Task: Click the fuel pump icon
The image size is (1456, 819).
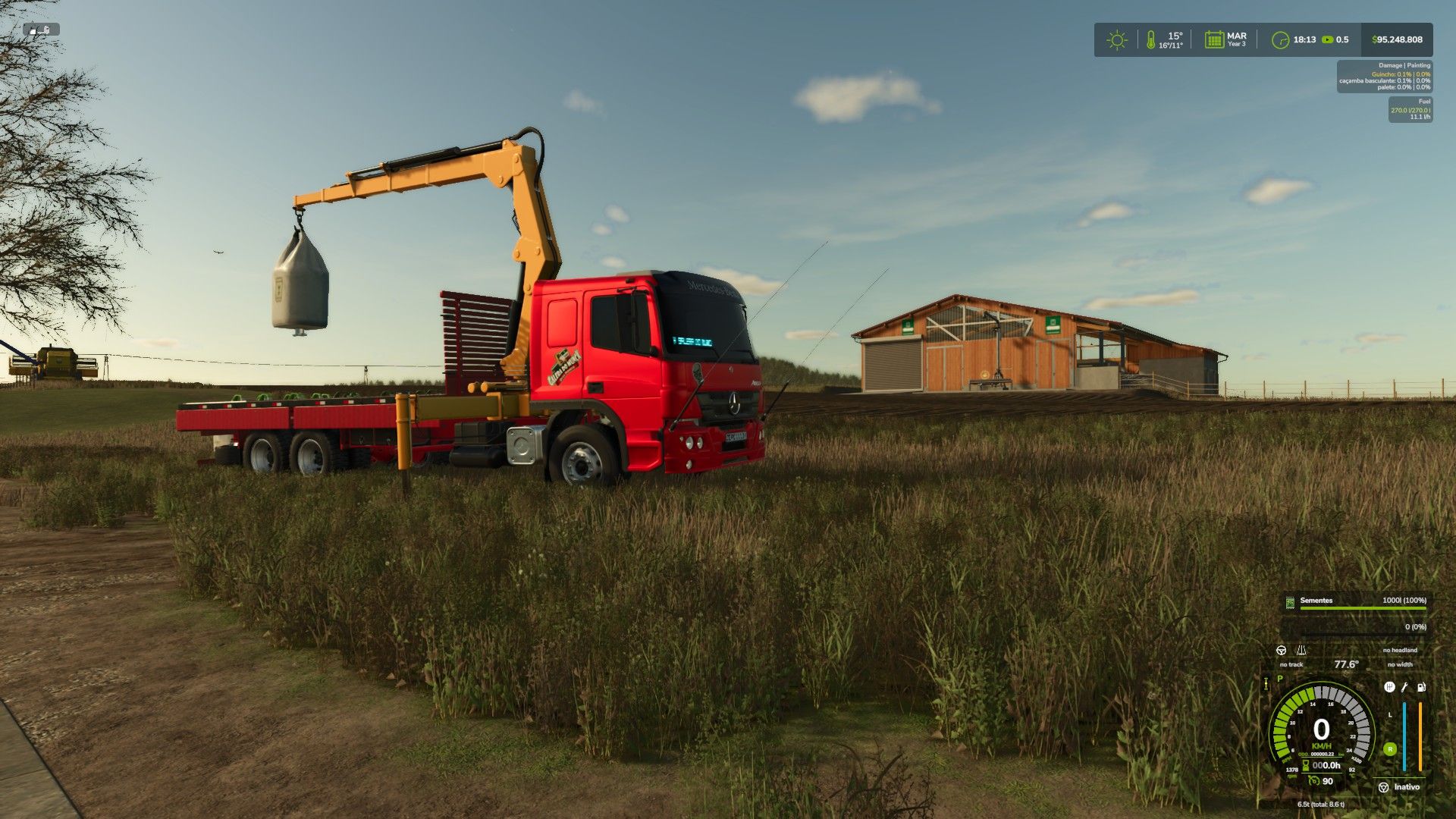Action: coord(1421,687)
